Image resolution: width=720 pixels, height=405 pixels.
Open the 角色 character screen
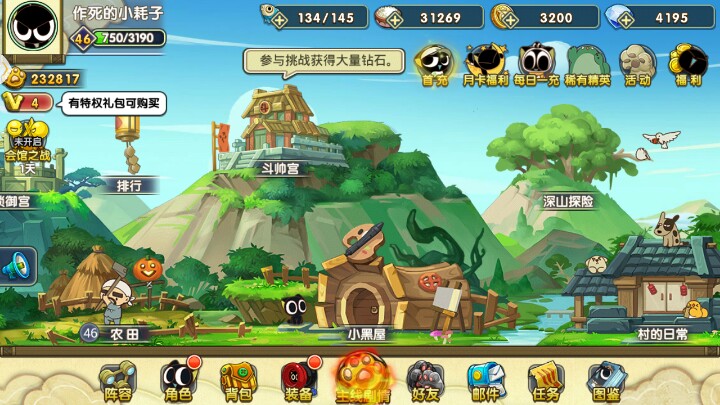pyautogui.click(x=179, y=380)
